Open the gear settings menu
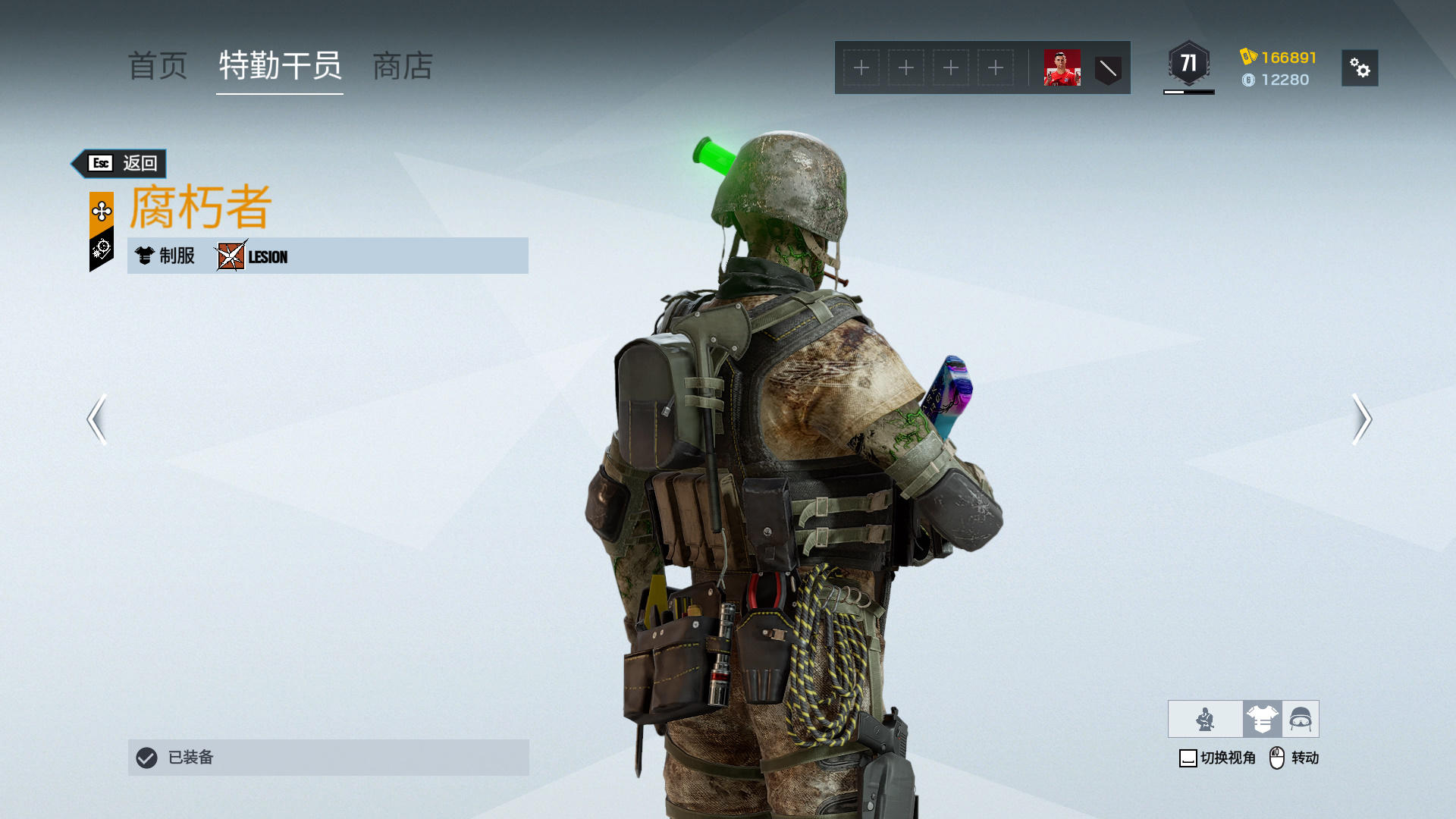The image size is (1456, 819). coord(1359,68)
